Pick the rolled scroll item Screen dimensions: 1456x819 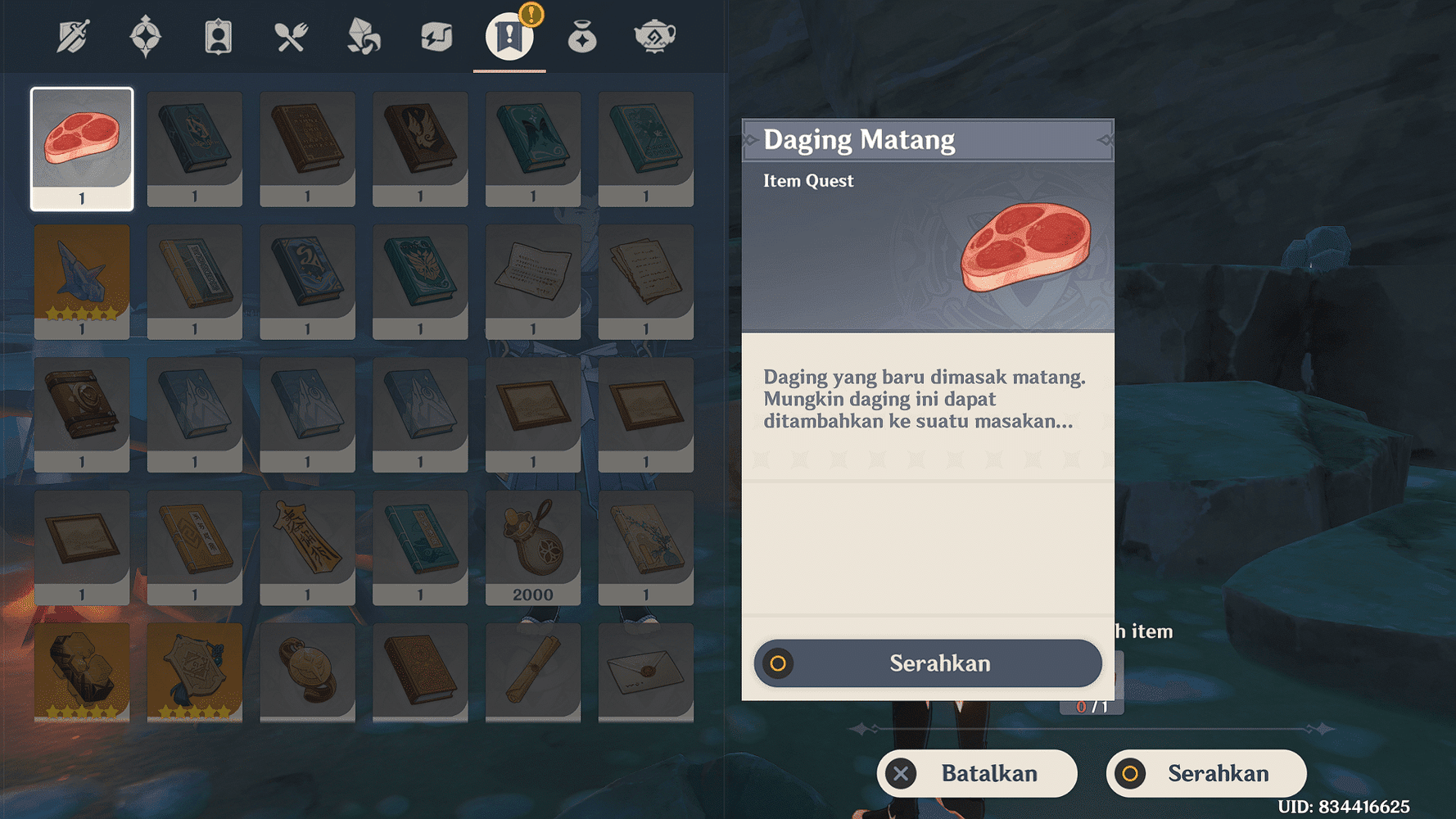pyautogui.click(x=533, y=672)
